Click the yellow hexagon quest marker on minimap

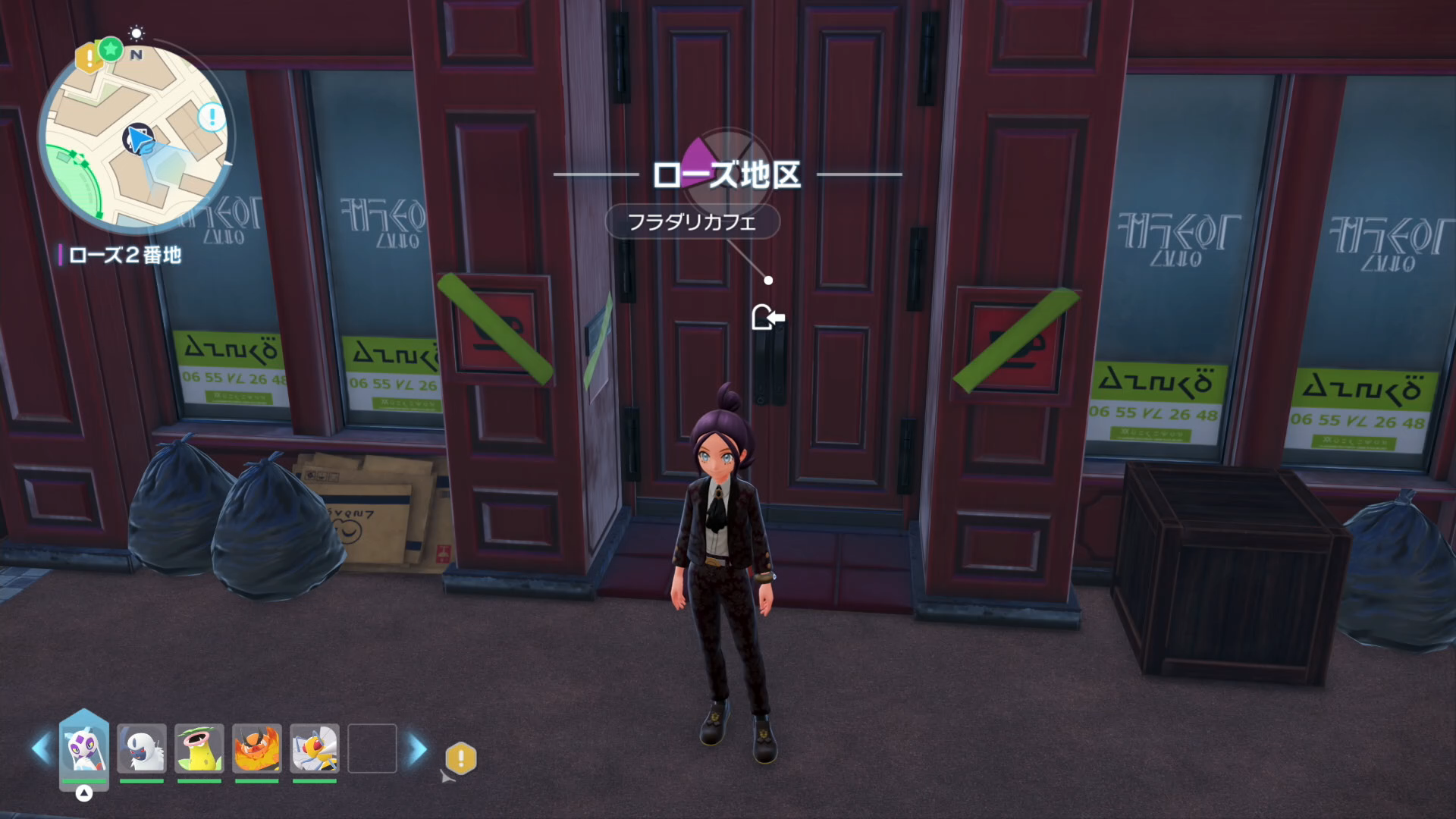coord(89,57)
